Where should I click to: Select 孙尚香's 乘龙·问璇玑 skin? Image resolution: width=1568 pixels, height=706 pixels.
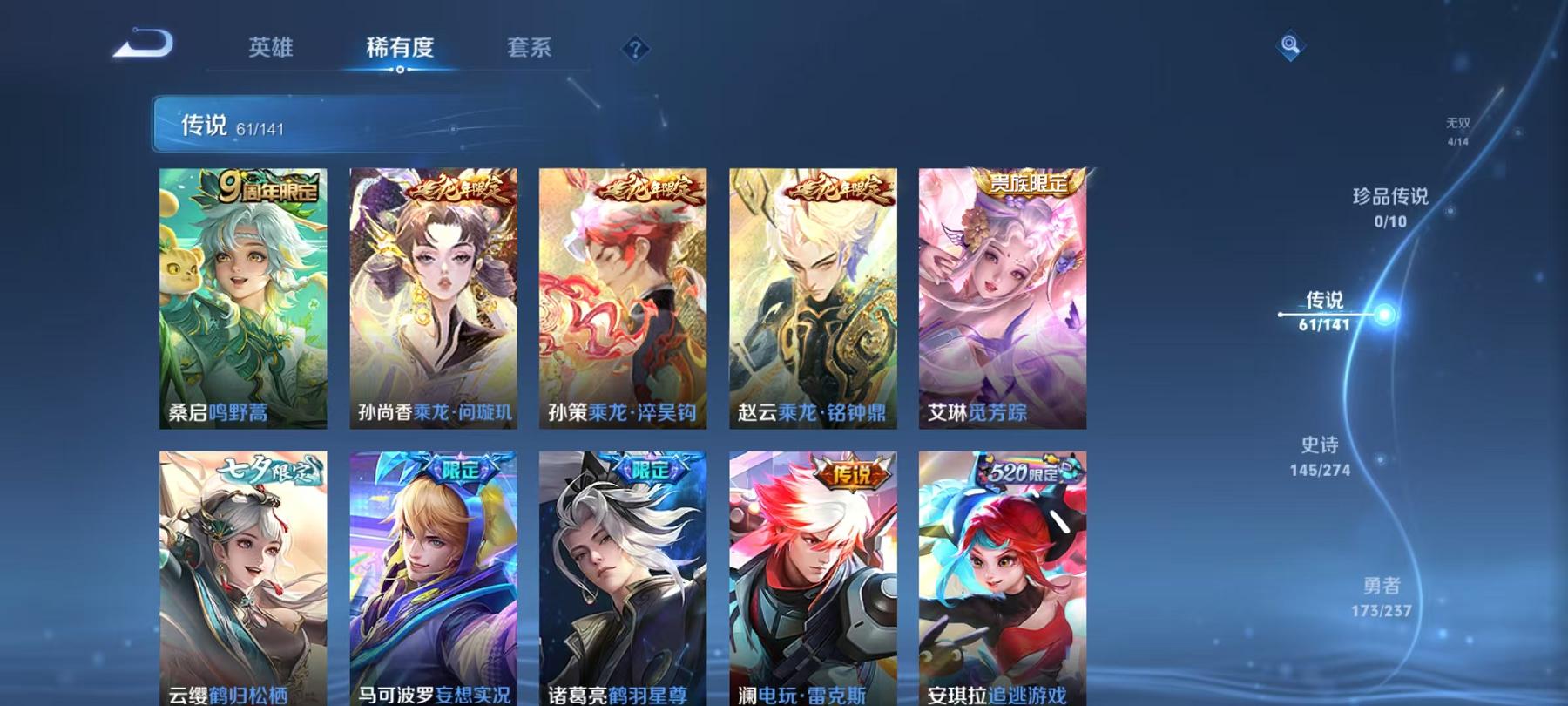pyautogui.click(x=434, y=296)
